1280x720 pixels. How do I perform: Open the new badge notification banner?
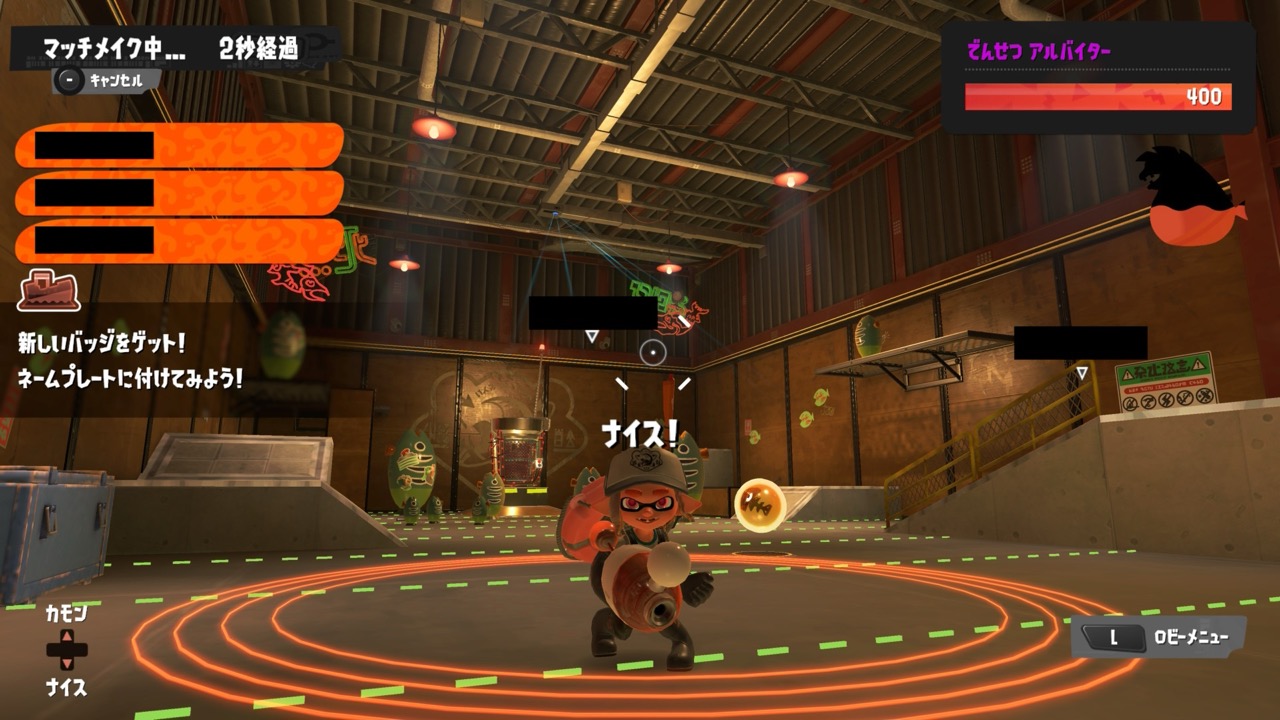[x=130, y=361]
